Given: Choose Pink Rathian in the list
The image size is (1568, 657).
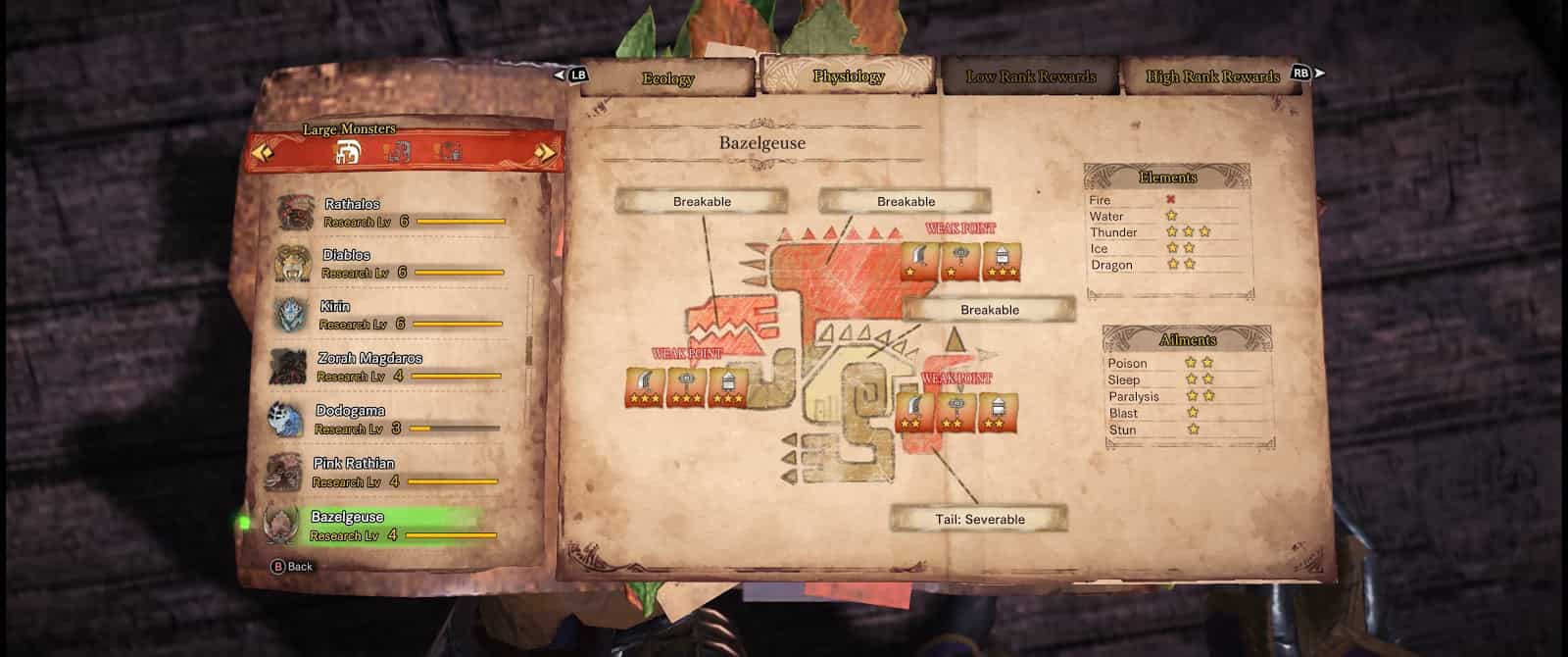Looking at the screenshot, I should click(x=382, y=473).
